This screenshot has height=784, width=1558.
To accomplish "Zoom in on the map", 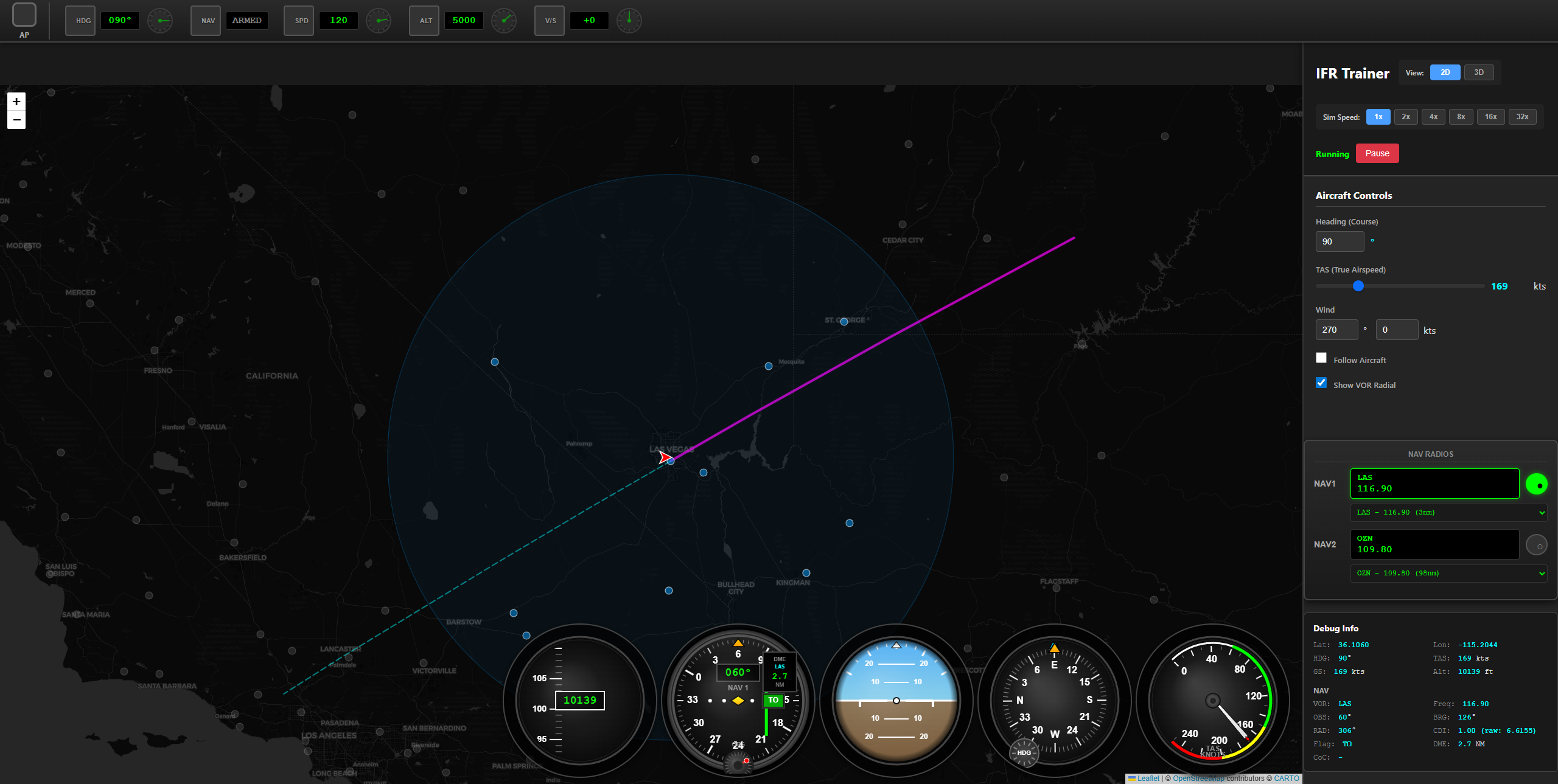I will [16, 102].
